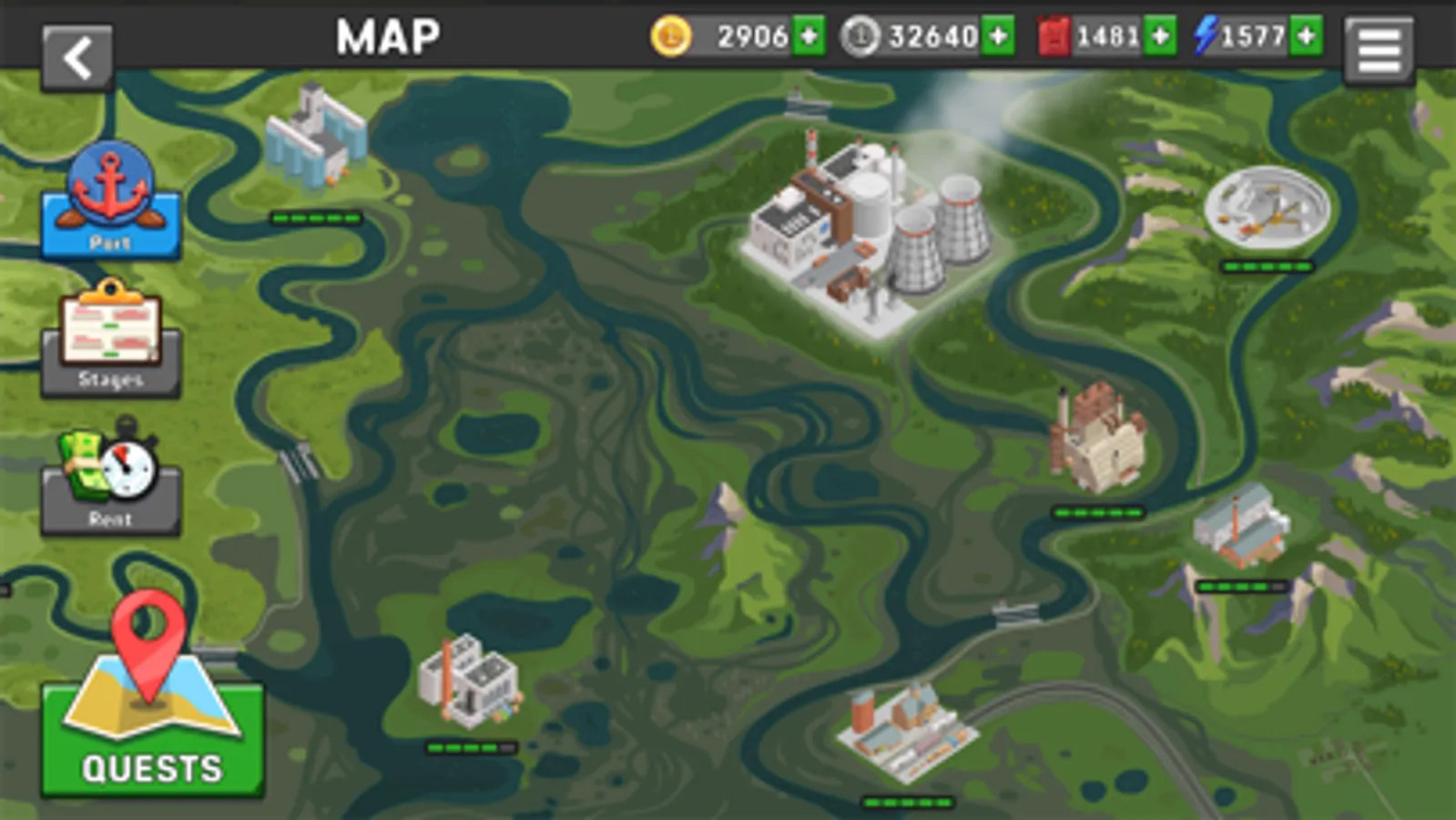Select the grain elevator at top left
Screen dimensions: 1456x820
pos(316,137)
